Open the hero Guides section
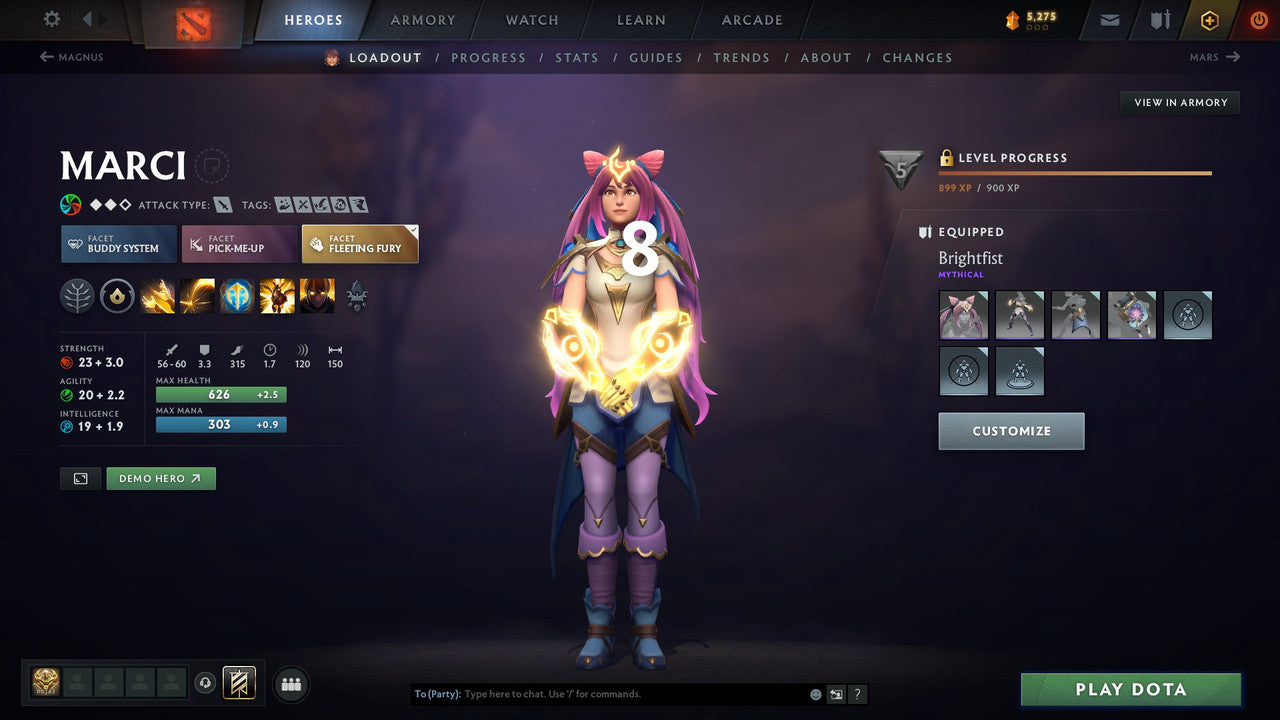Screen dimensions: 1280x720 coord(656,58)
